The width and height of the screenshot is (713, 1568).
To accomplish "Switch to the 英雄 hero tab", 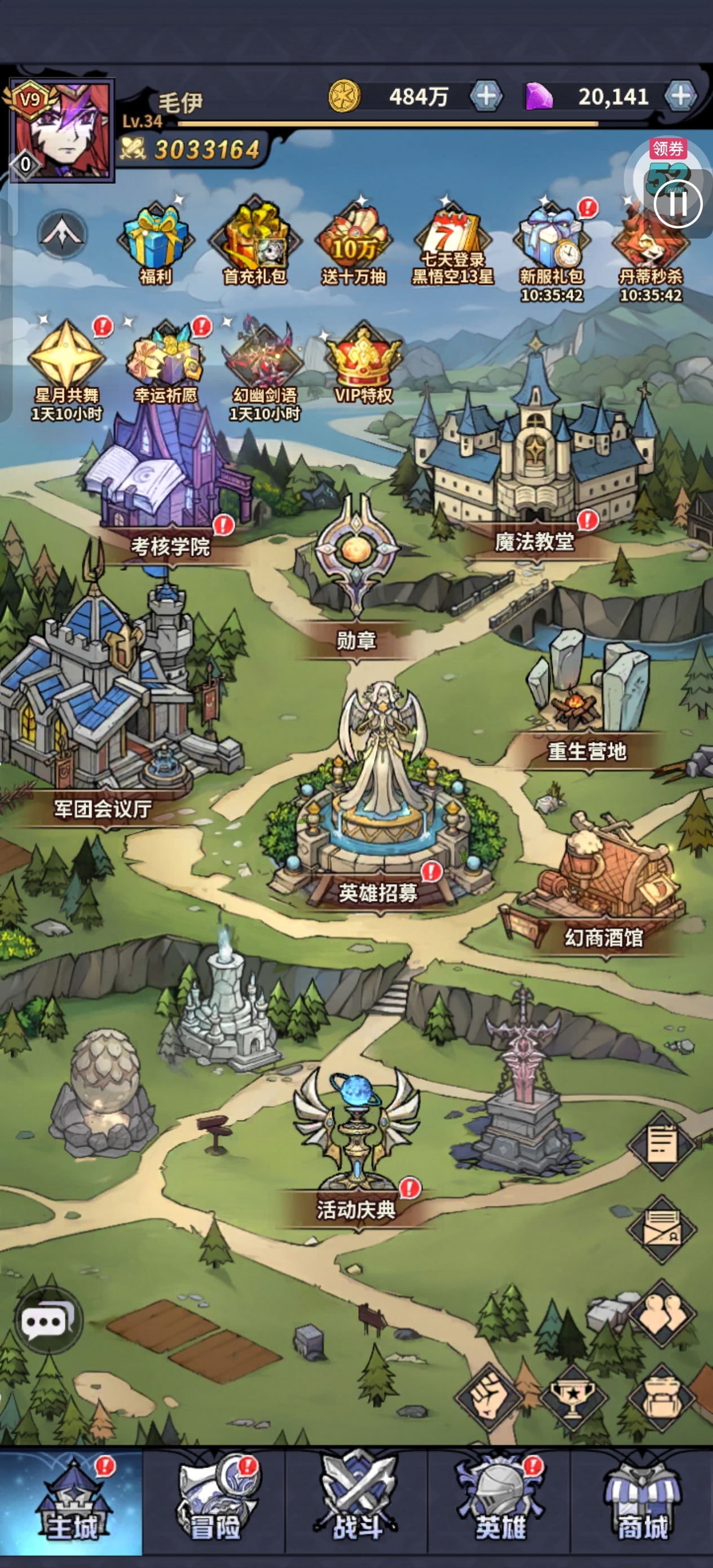I will point(499,1504).
